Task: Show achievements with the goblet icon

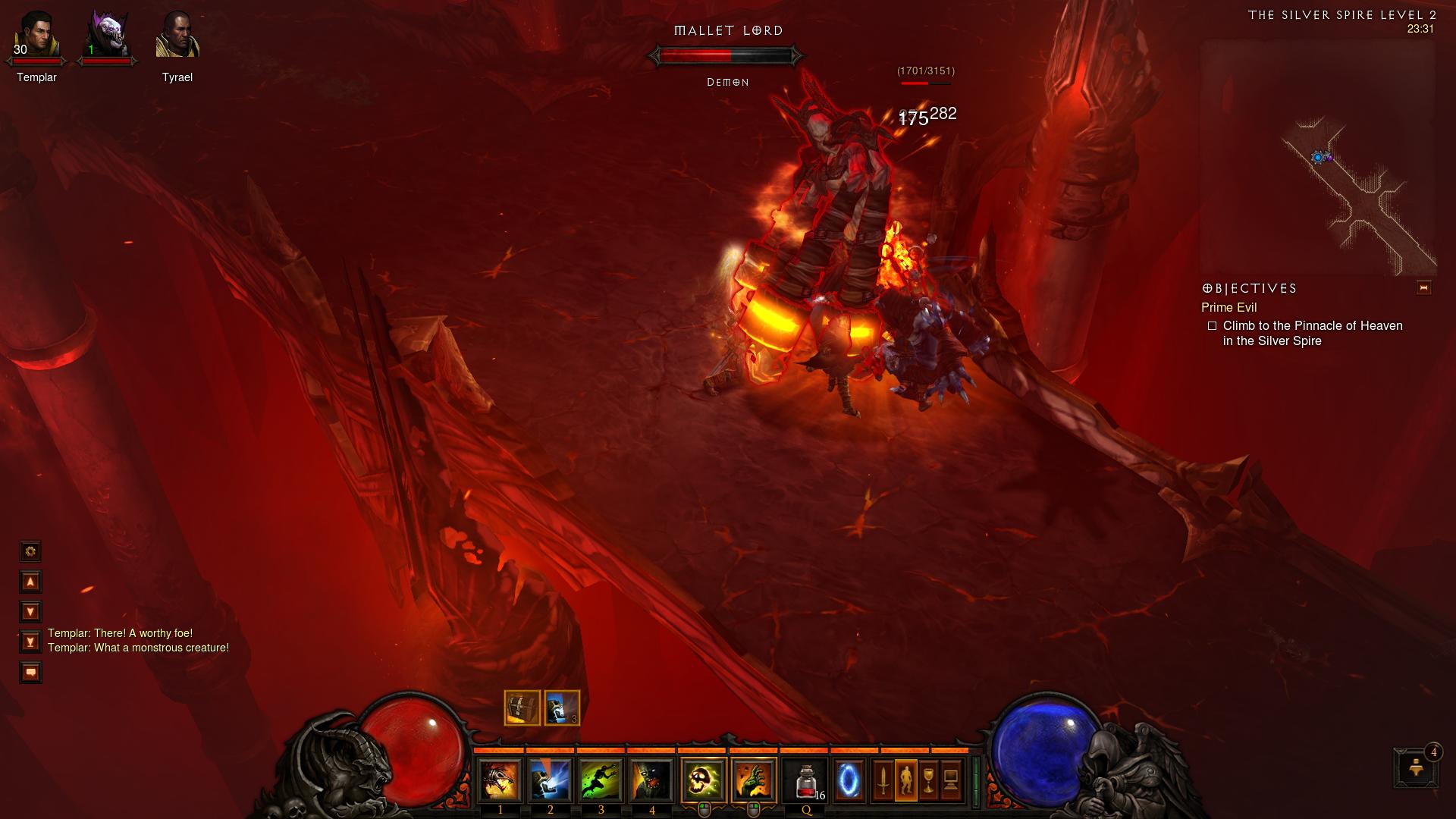Action: tap(929, 780)
